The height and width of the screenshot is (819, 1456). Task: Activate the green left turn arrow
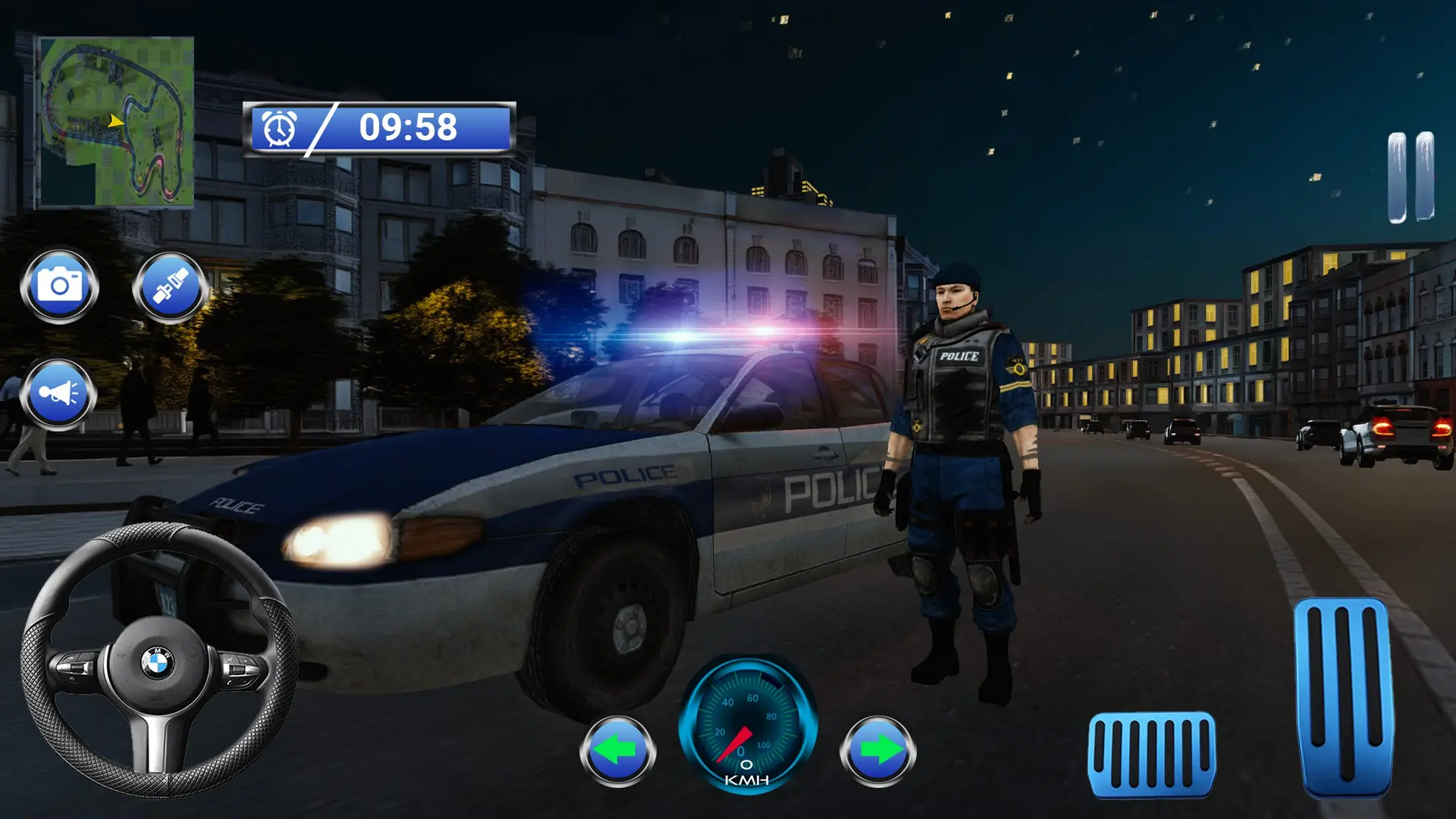point(617,751)
